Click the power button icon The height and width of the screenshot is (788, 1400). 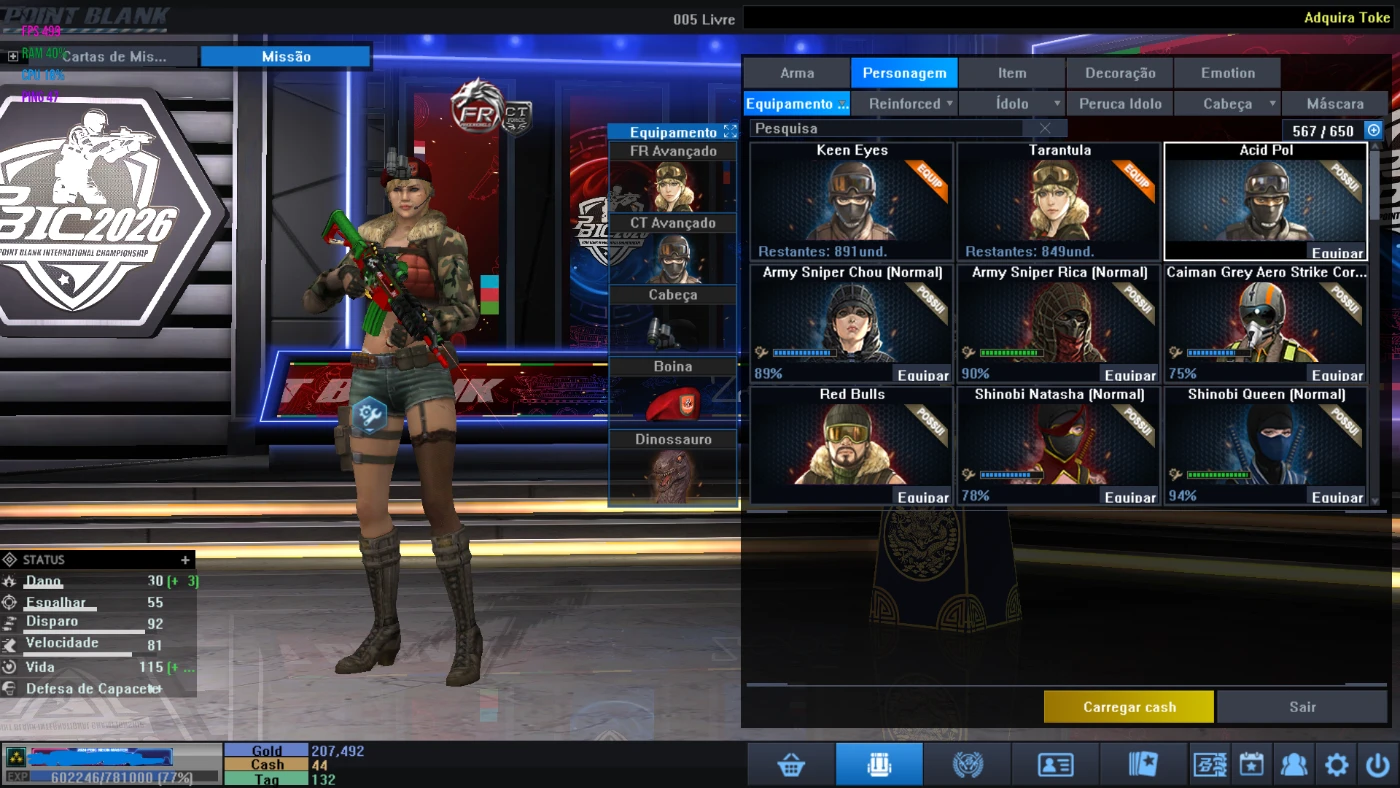1377,765
